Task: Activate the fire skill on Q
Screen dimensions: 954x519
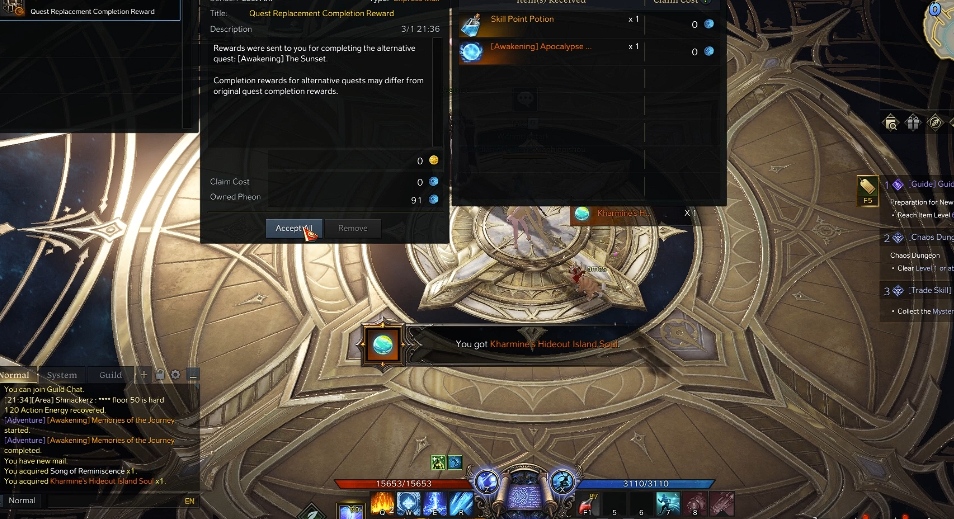Action: tap(380, 504)
